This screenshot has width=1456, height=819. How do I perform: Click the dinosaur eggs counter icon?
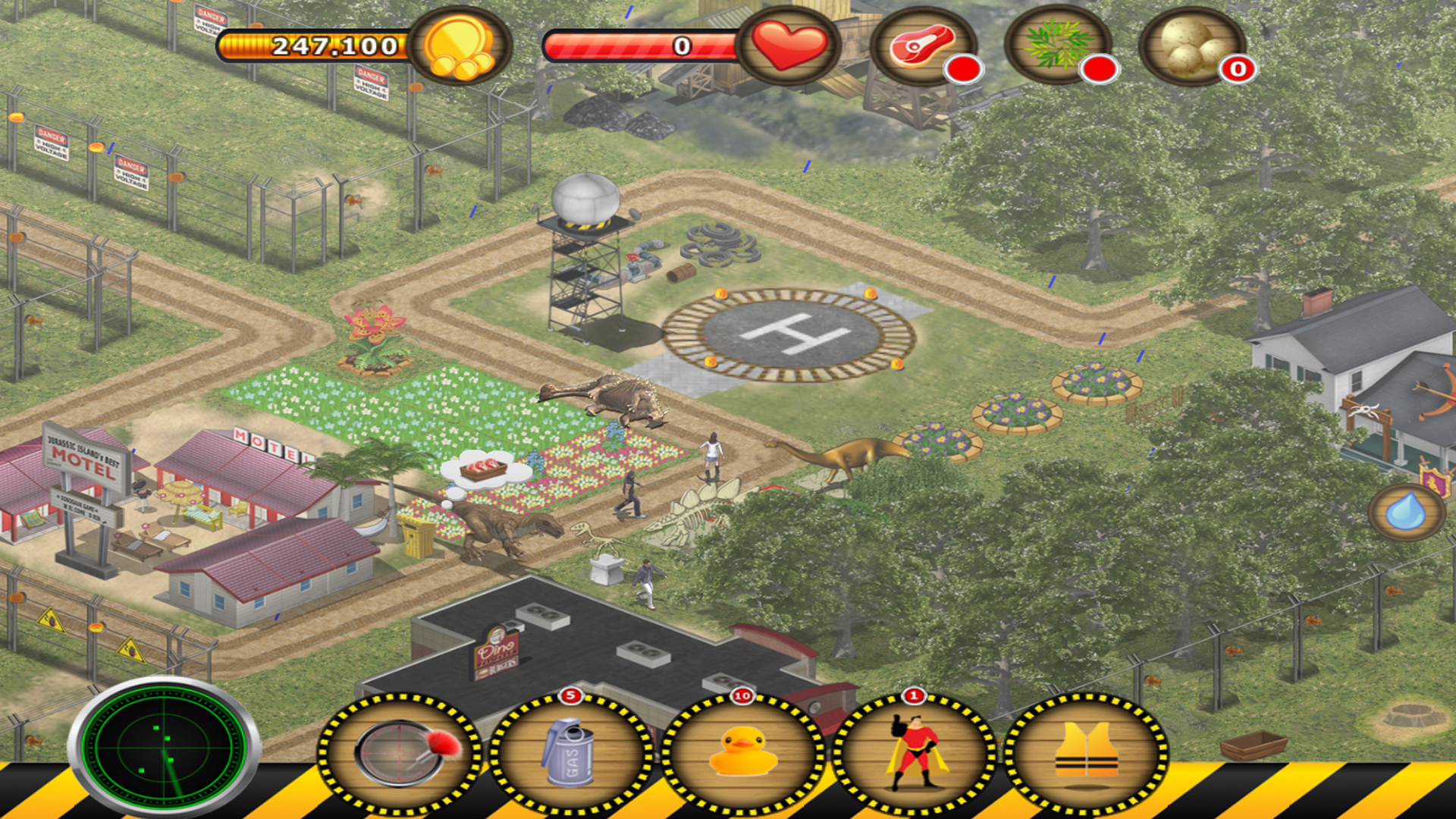pyautogui.click(x=1191, y=45)
